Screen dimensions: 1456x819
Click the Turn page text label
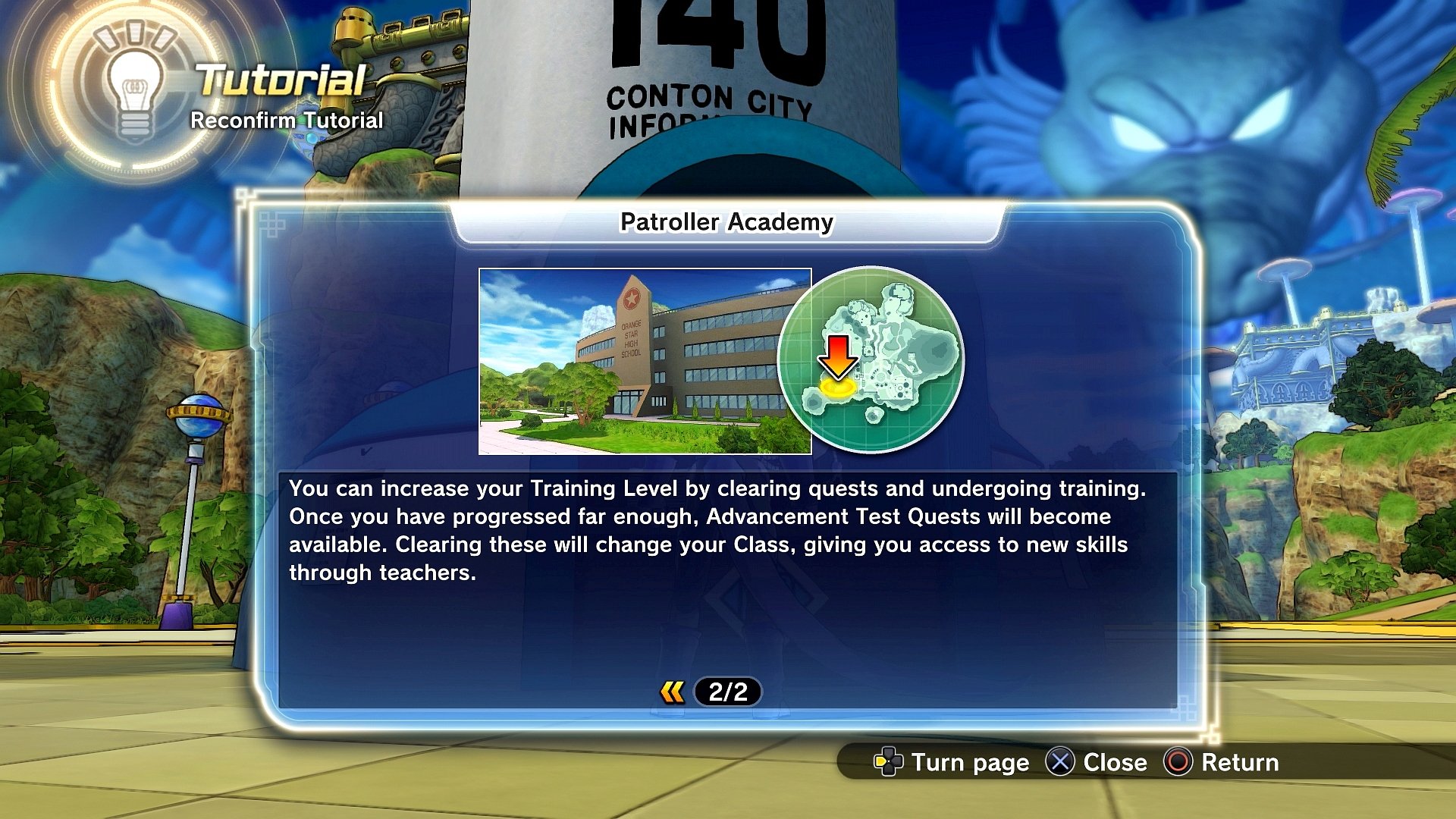pyautogui.click(x=968, y=763)
